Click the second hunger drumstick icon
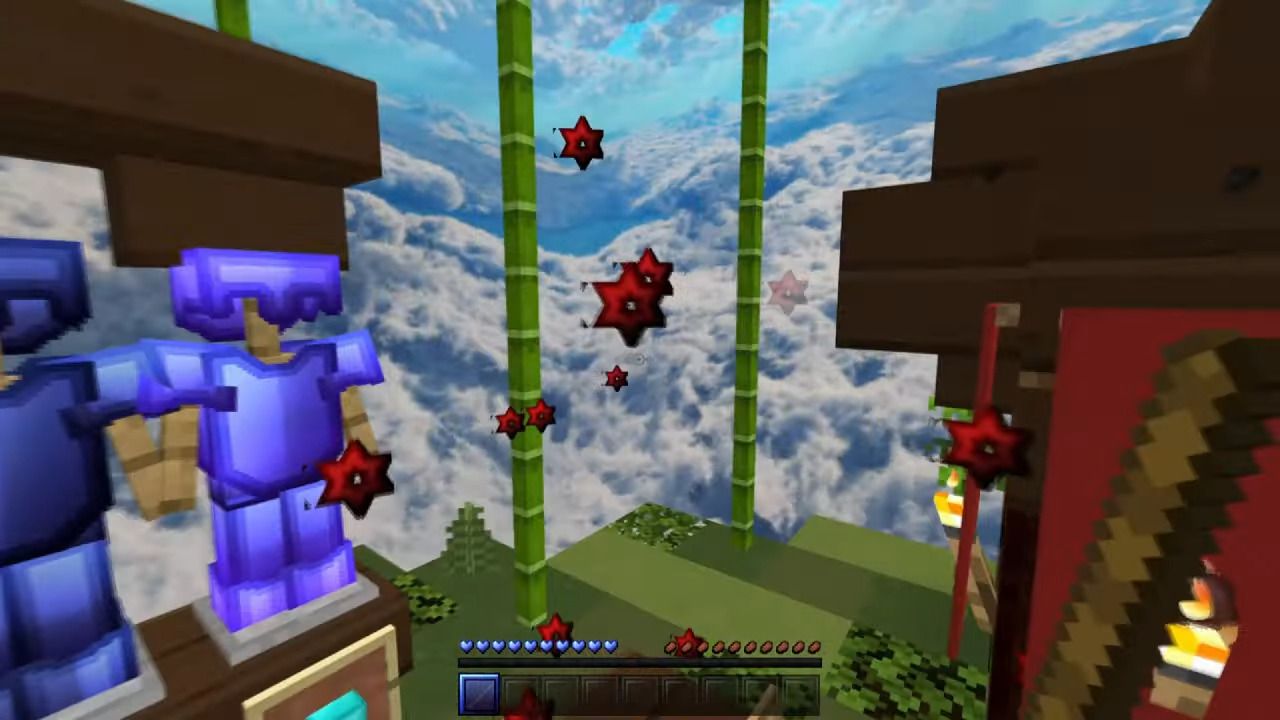 [686, 646]
